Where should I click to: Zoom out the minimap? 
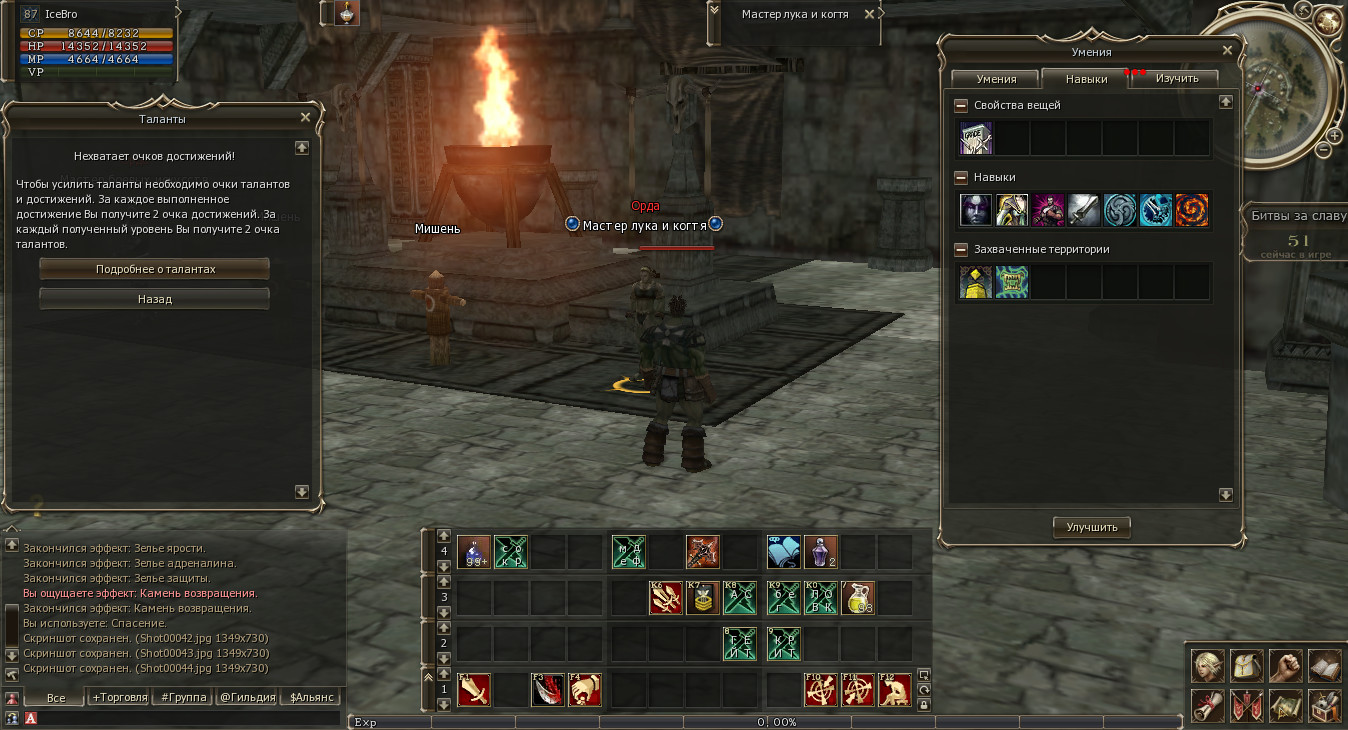(1323, 150)
